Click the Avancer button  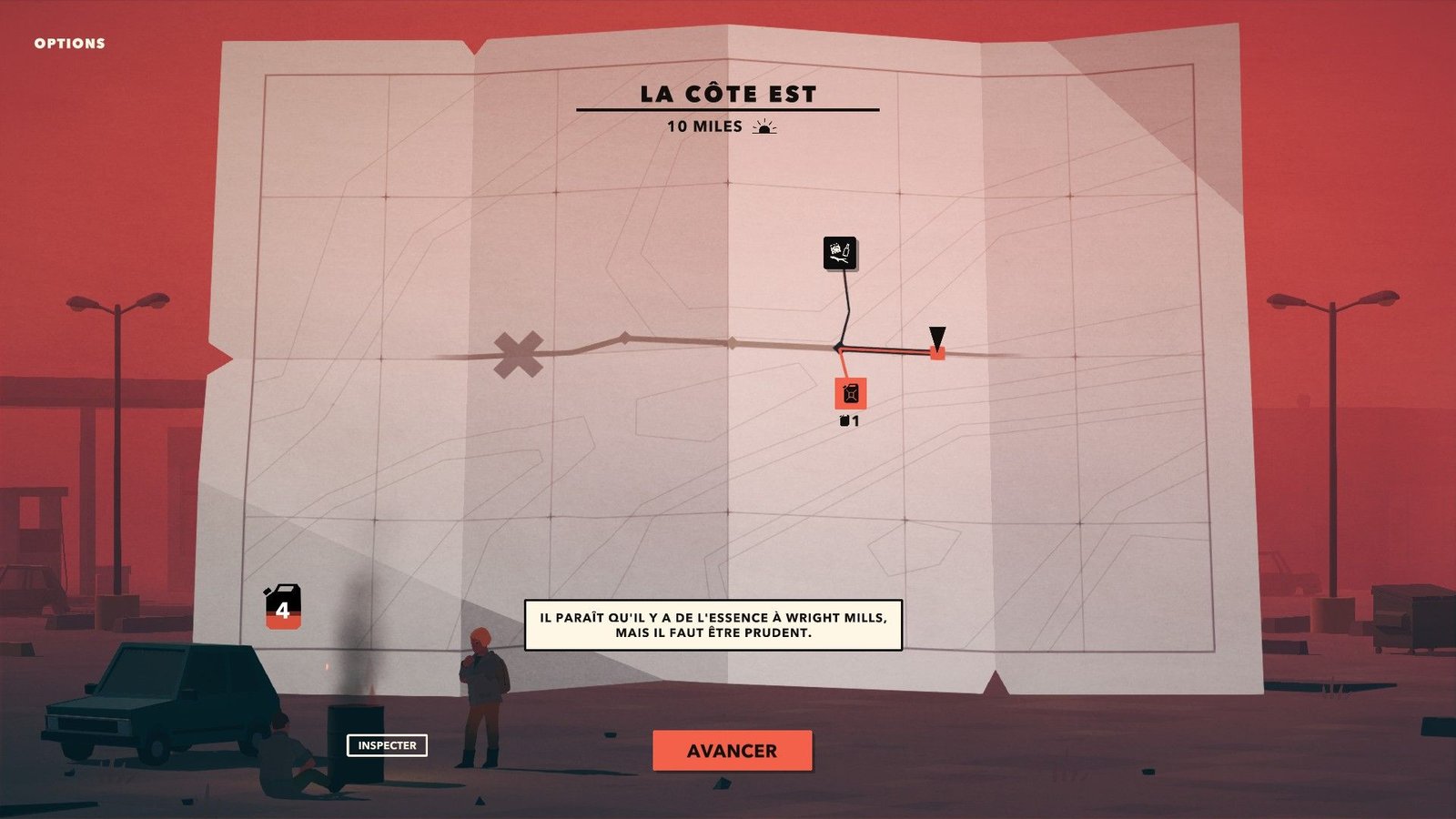pos(732,751)
